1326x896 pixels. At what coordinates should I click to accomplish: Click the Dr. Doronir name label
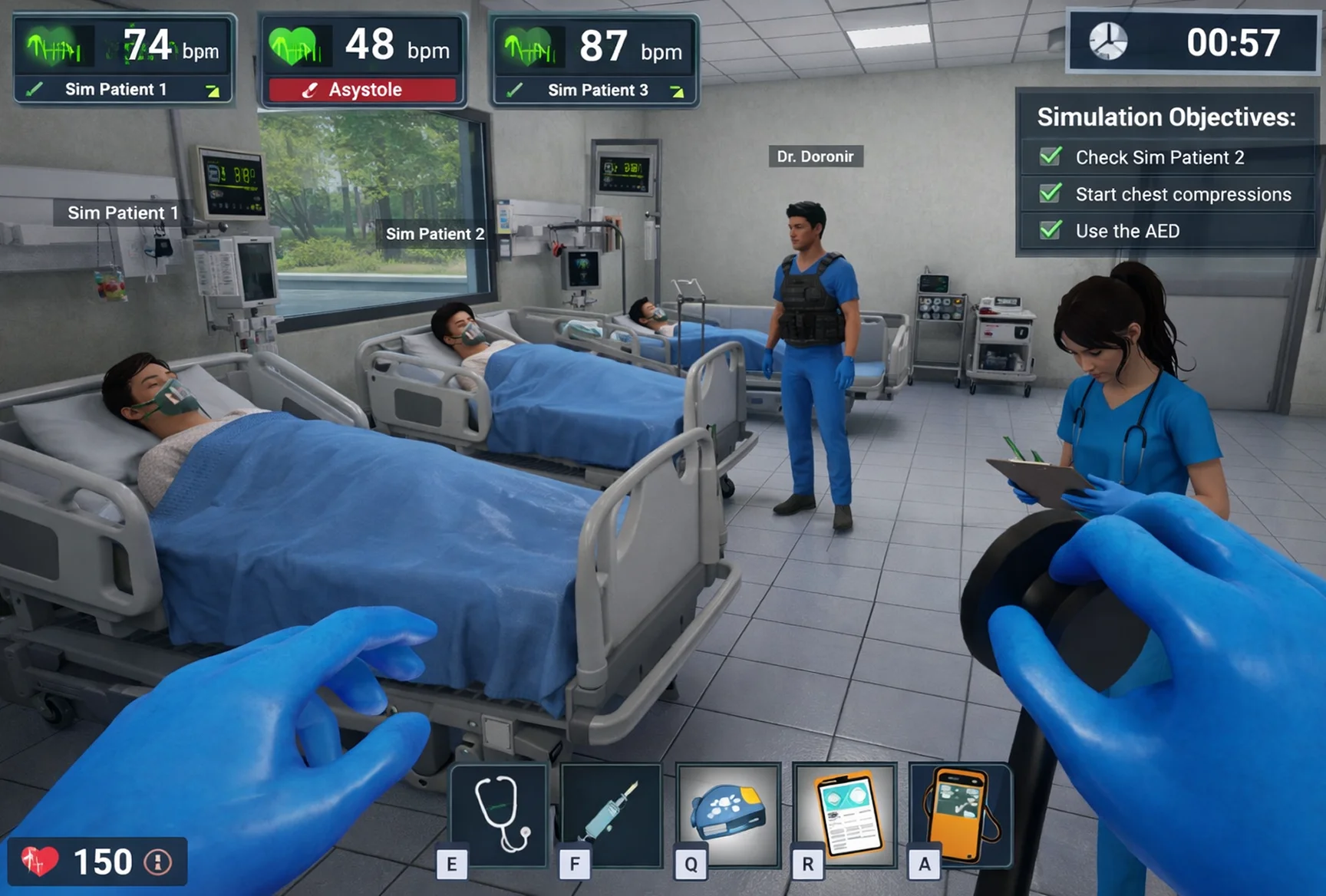(x=816, y=156)
